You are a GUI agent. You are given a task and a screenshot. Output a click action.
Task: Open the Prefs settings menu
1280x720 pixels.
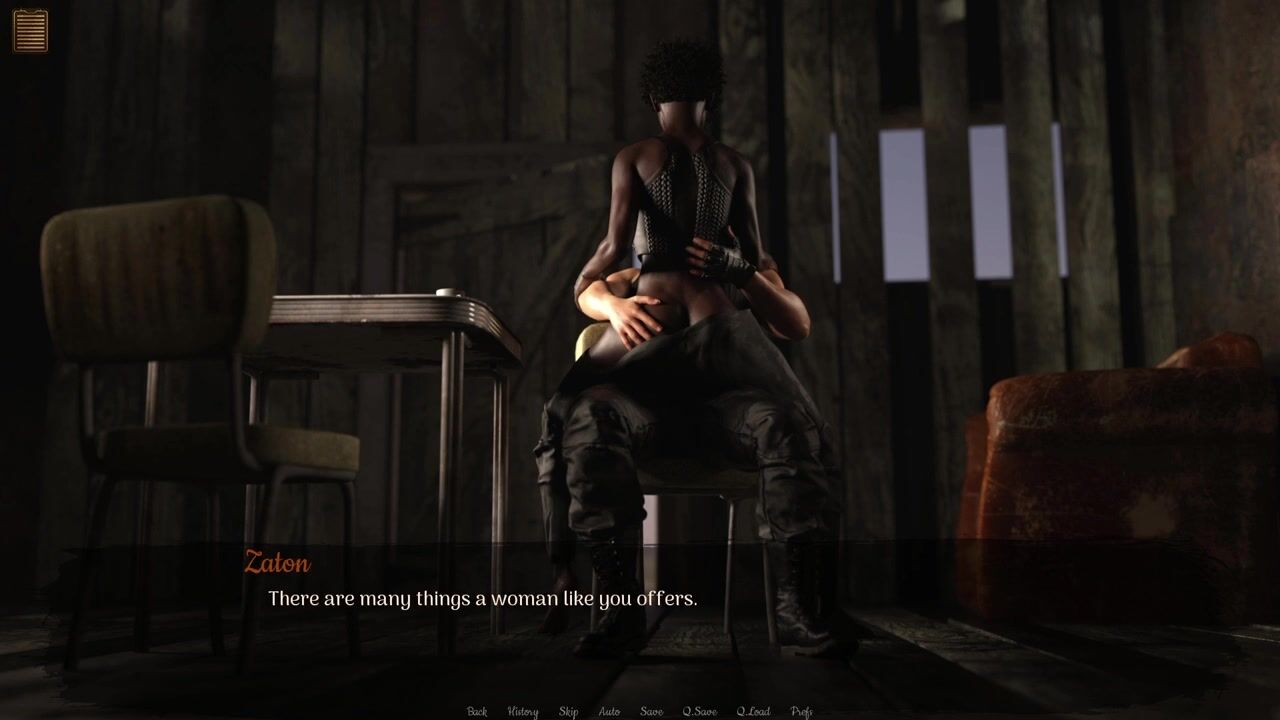point(801,711)
